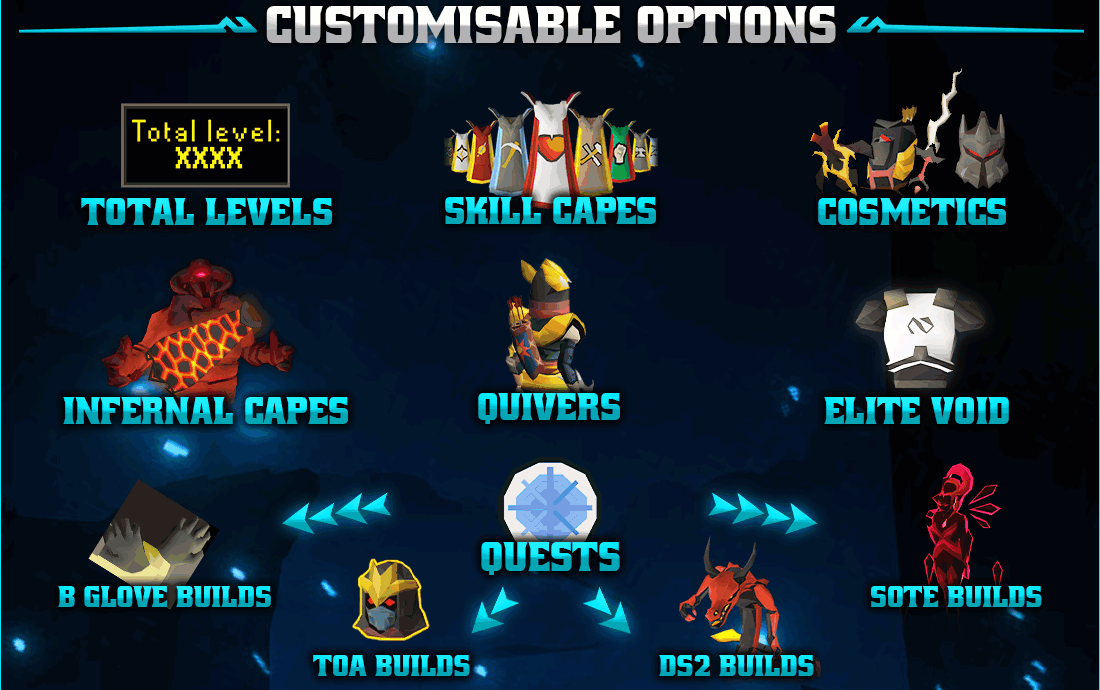Click the blue quest compass icon
Screen dimensions: 1100x690
[x=550, y=502]
